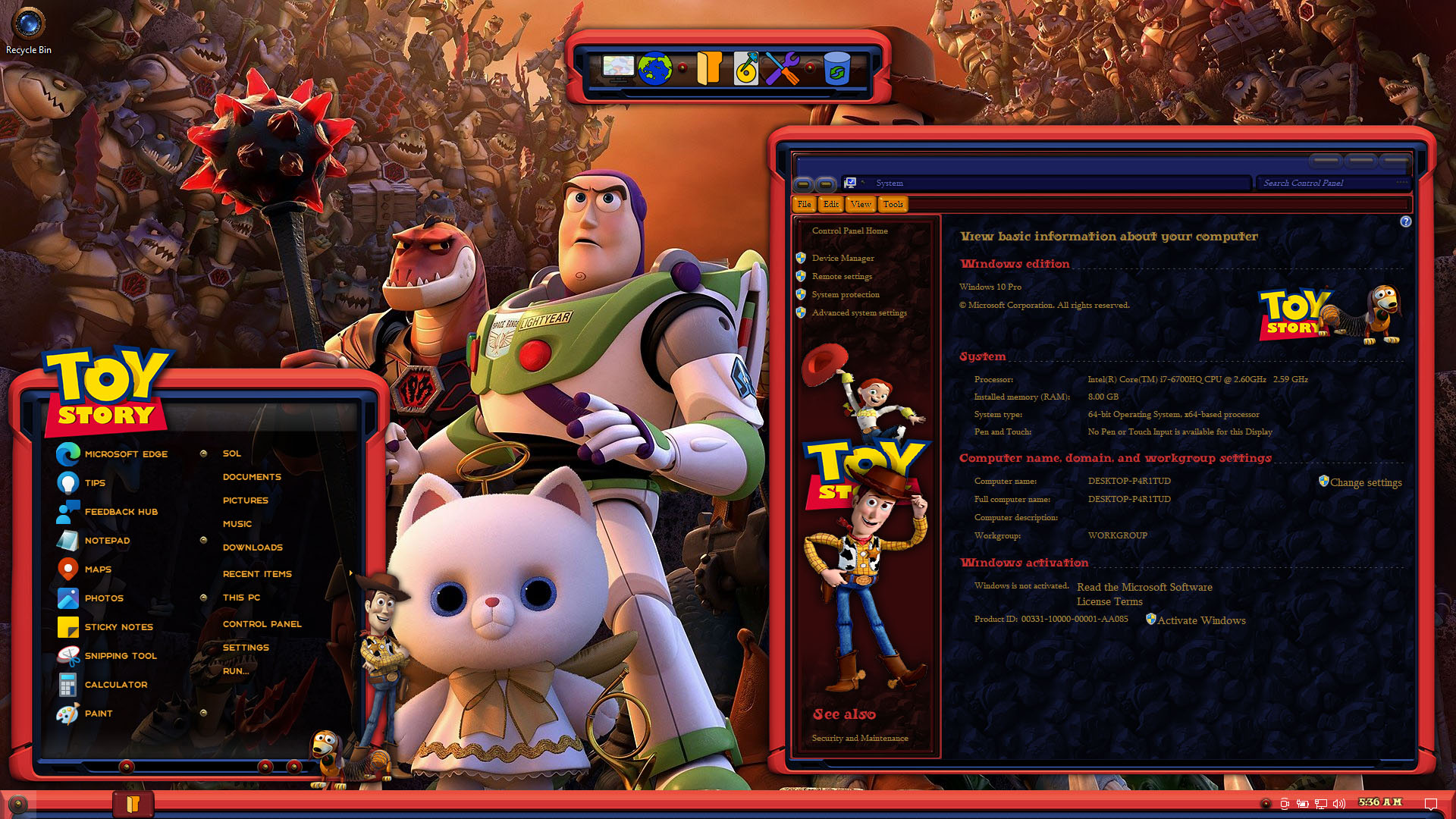
Task: Open Device Manager link
Action: coord(843,259)
